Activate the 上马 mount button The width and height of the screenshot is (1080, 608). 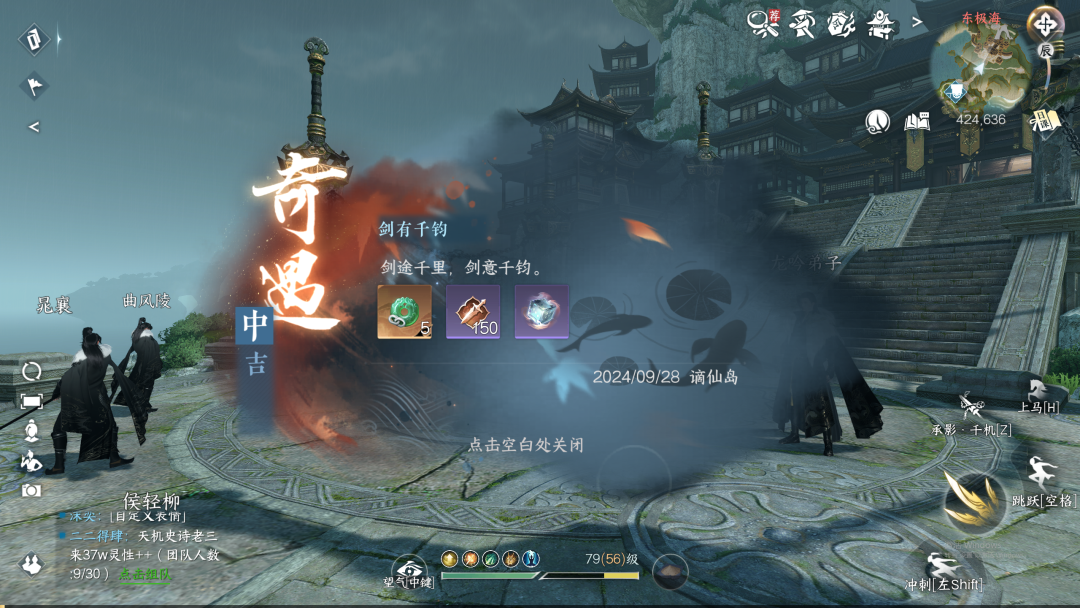point(1038,395)
